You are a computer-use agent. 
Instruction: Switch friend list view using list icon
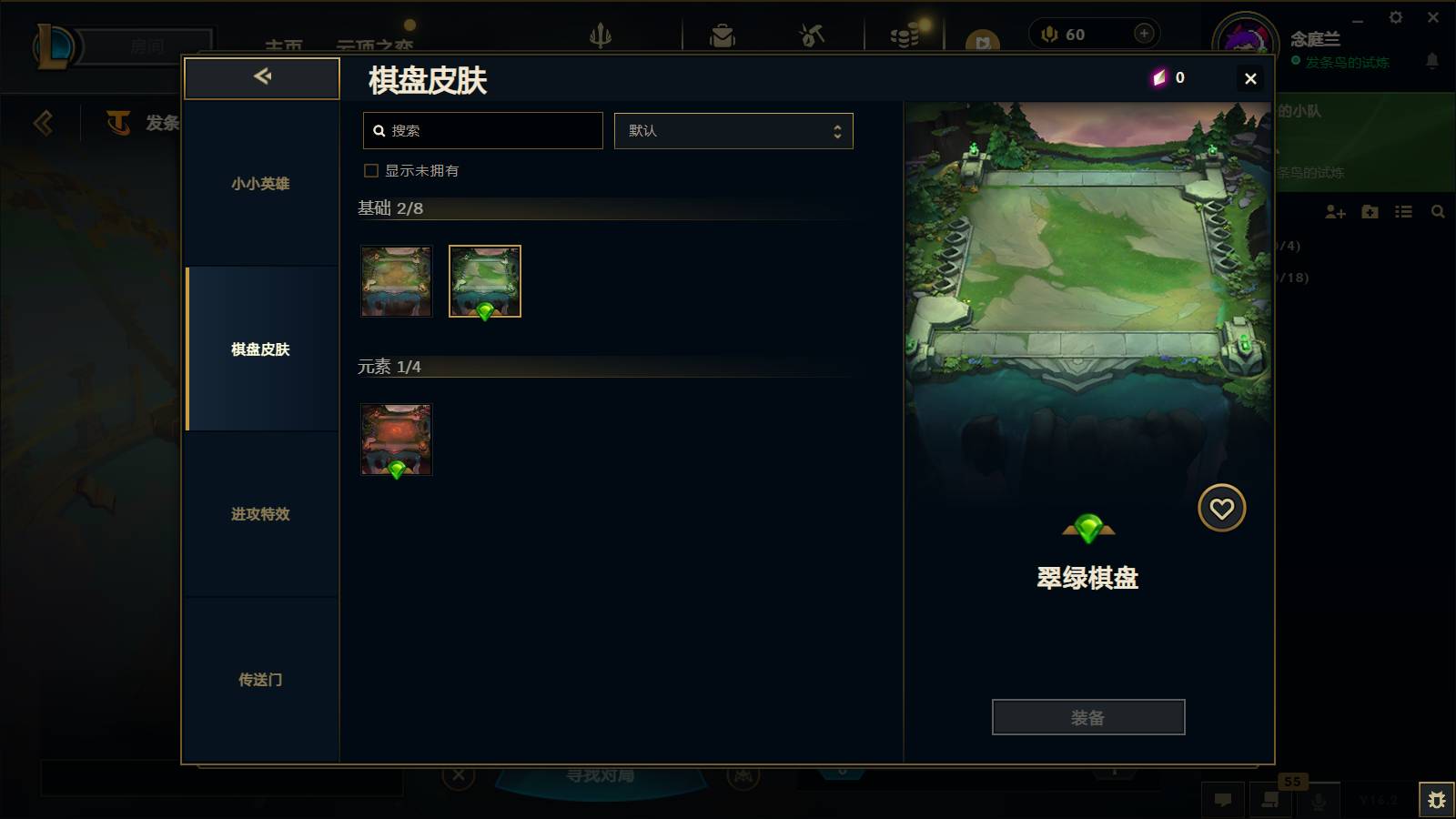point(1403,211)
